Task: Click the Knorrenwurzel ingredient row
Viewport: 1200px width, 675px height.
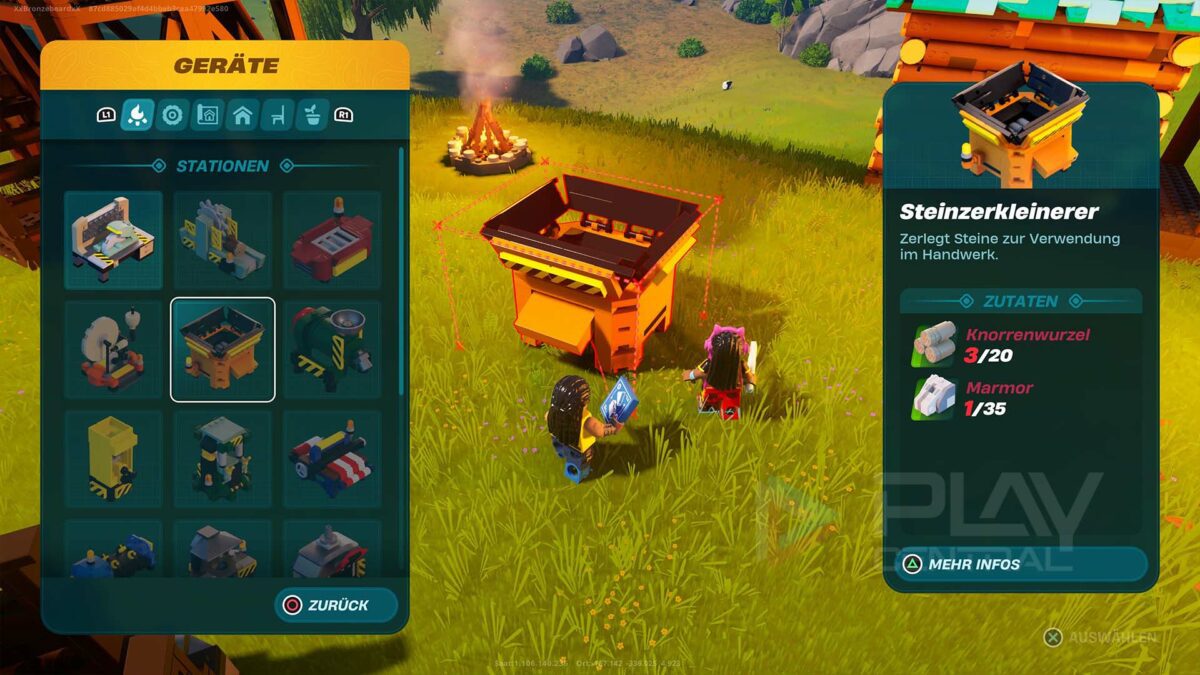Action: 1020,344
